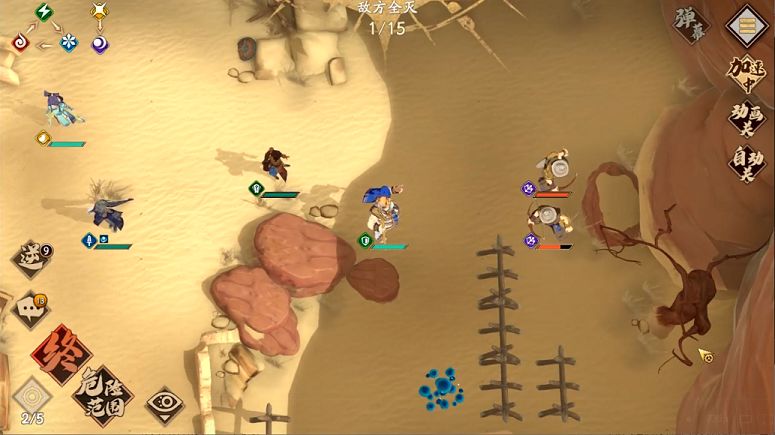Toggle the 弹幕 bullet comments button
The height and width of the screenshot is (435, 775).
click(692, 26)
